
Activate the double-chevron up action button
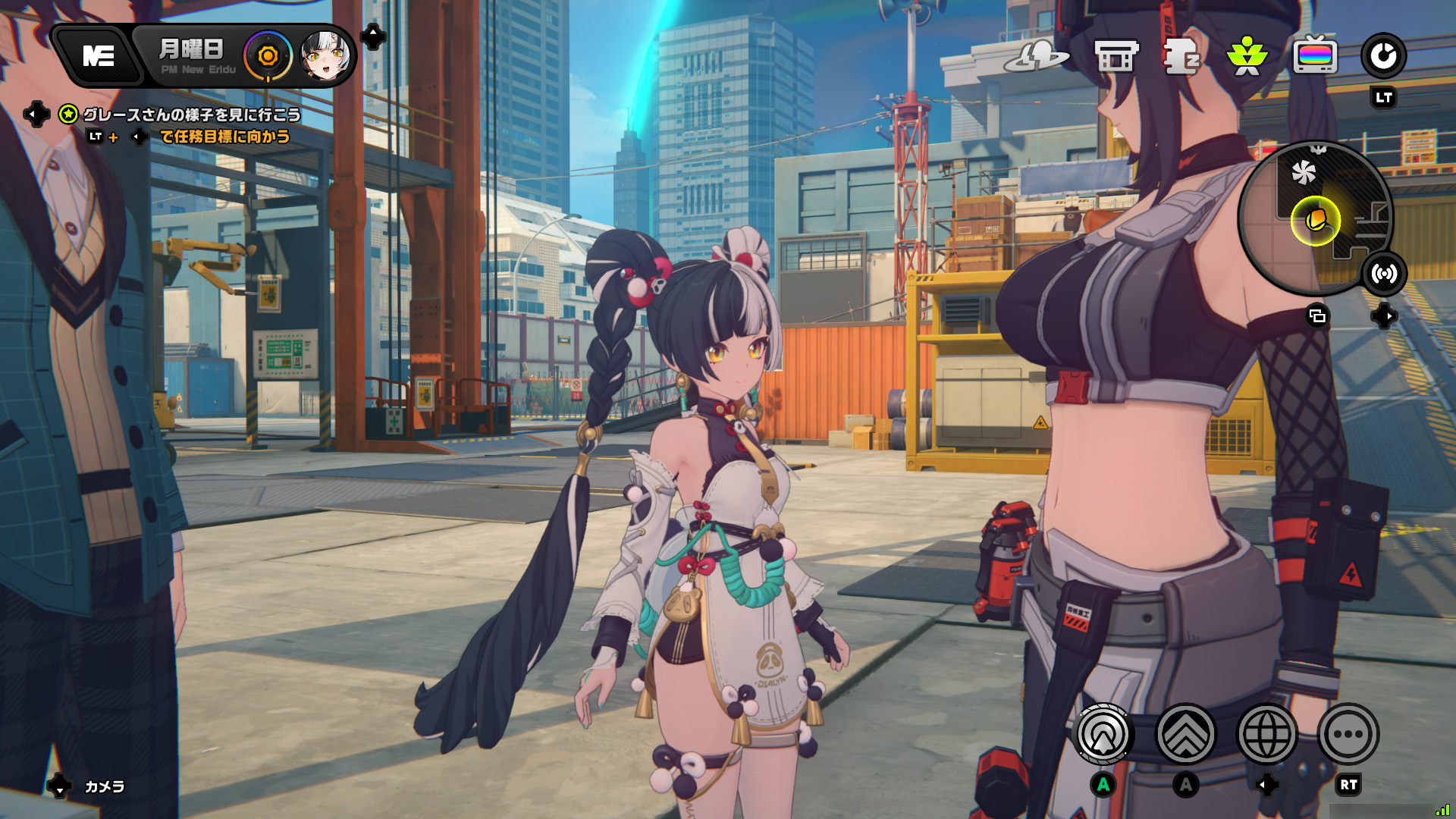[x=1185, y=734]
